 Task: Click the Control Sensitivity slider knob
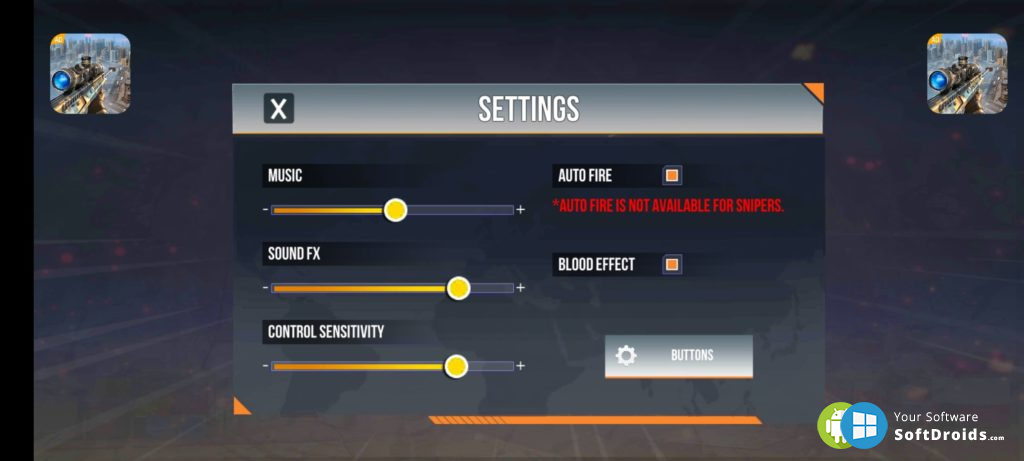[x=456, y=366]
